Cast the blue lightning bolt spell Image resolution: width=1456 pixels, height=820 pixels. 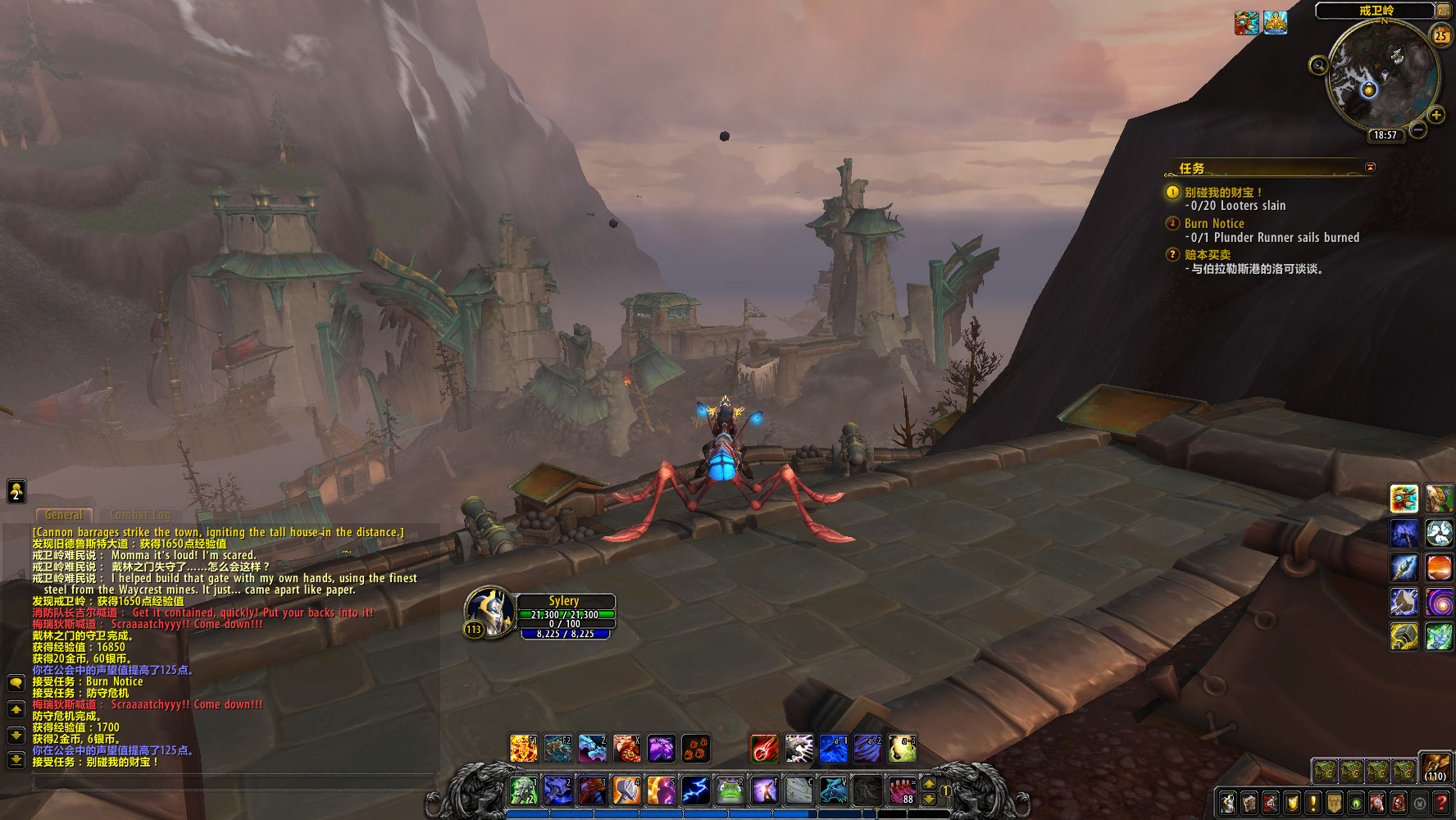click(x=695, y=790)
